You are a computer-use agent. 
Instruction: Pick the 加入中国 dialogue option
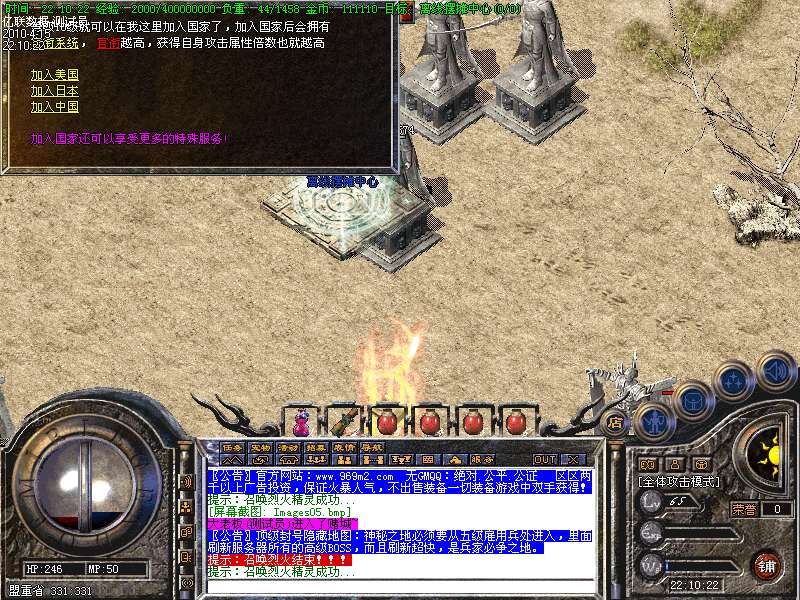pos(54,107)
